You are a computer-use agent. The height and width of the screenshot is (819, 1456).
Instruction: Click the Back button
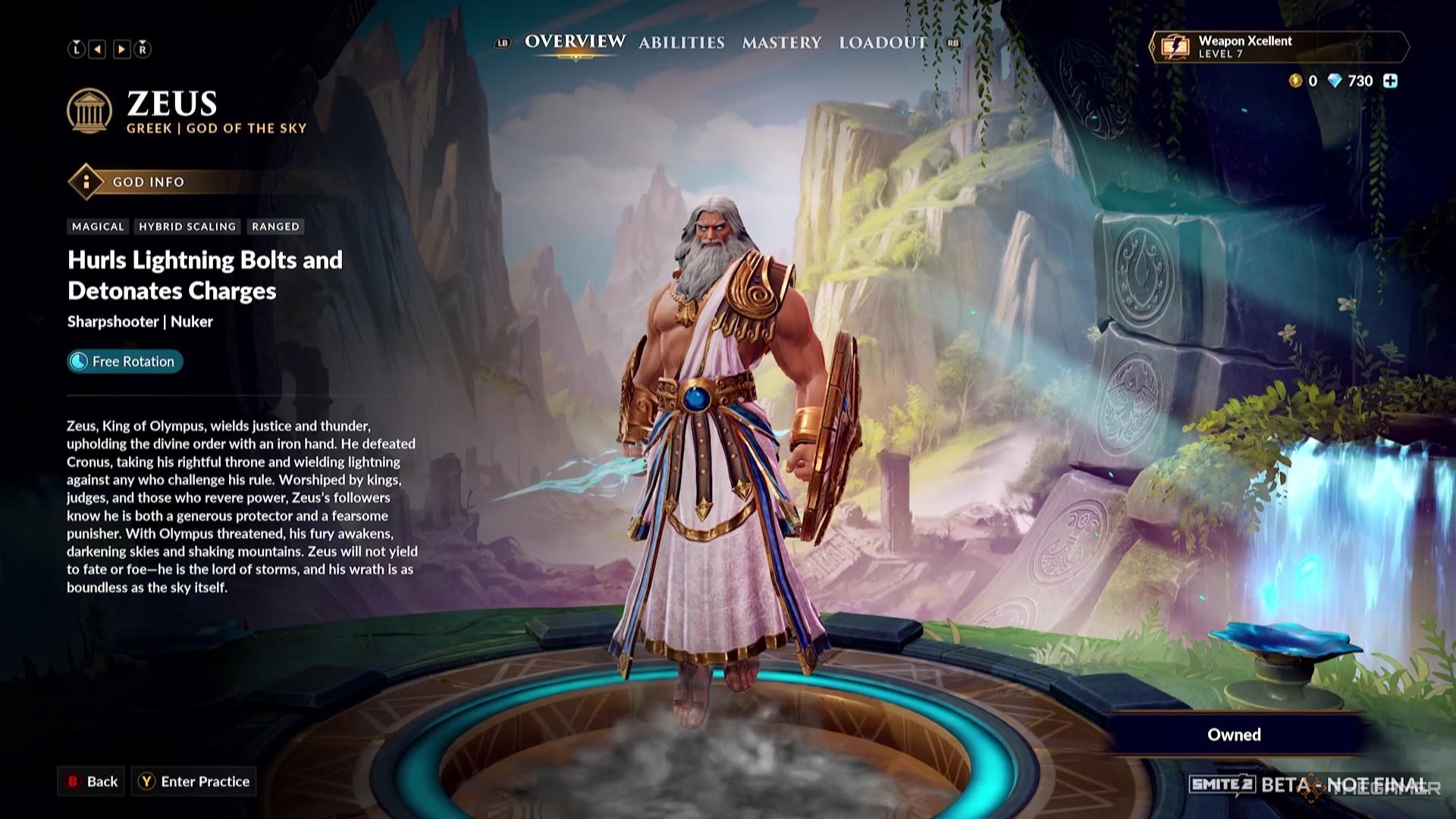click(x=92, y=782)
